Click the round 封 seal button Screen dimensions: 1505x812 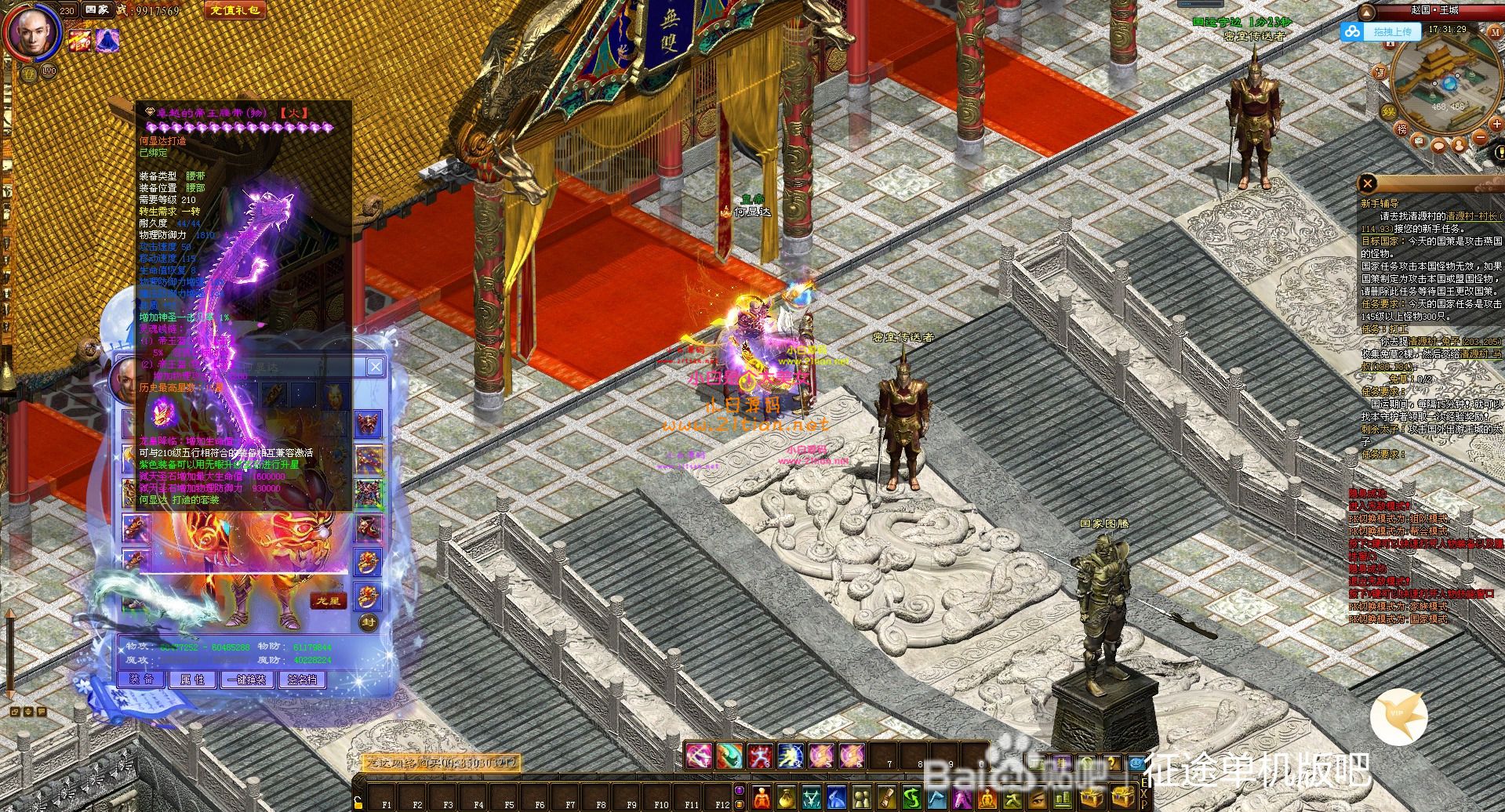click(x=369, y=623)
